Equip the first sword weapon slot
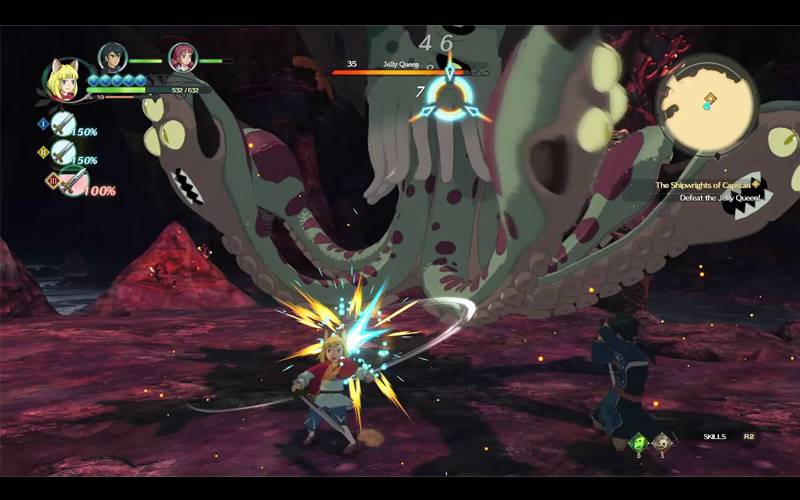This screenshot has width=800, height=500. [63, 124]
